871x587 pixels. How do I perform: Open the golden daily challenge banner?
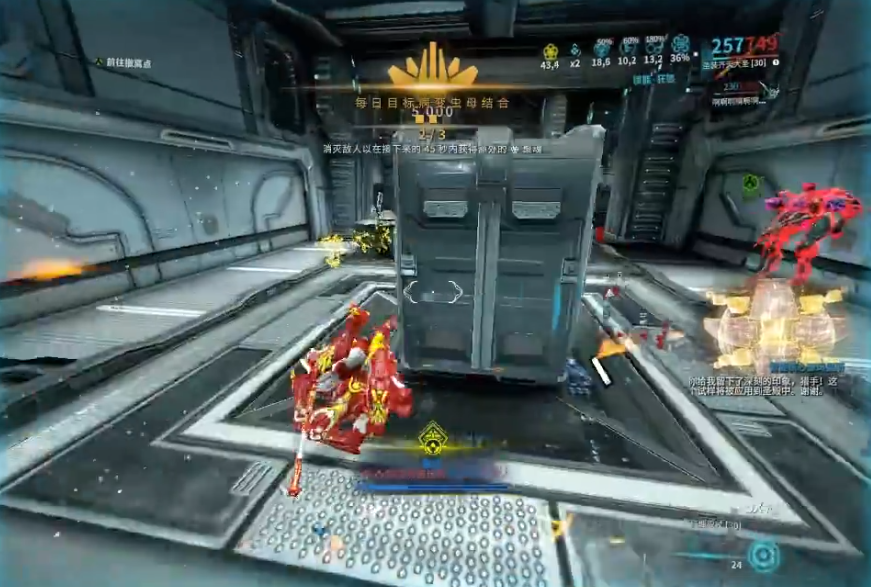[x=432, y=68]
